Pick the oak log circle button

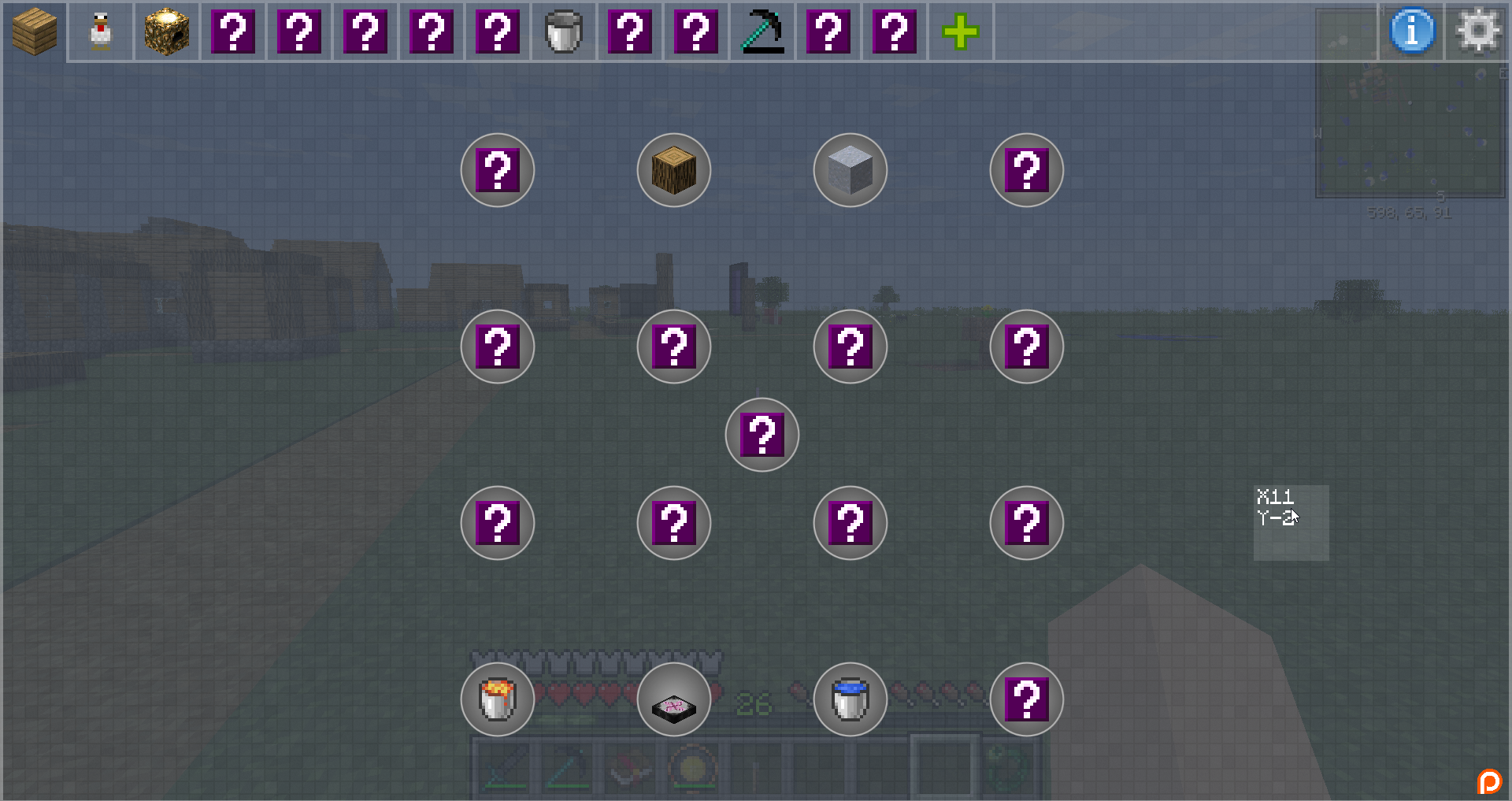(674, 170)
